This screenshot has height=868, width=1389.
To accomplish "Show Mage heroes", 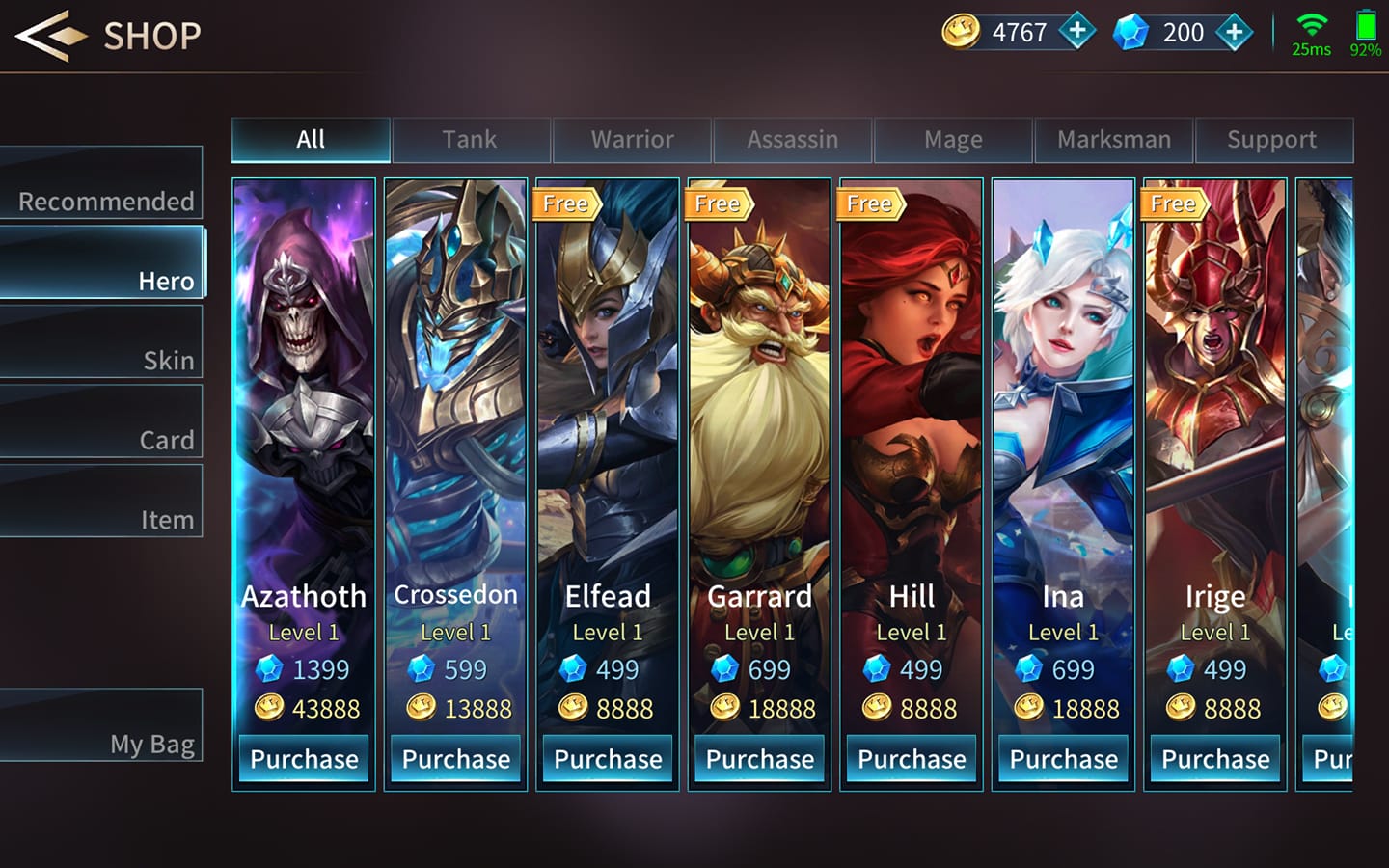I will (953, 140).
